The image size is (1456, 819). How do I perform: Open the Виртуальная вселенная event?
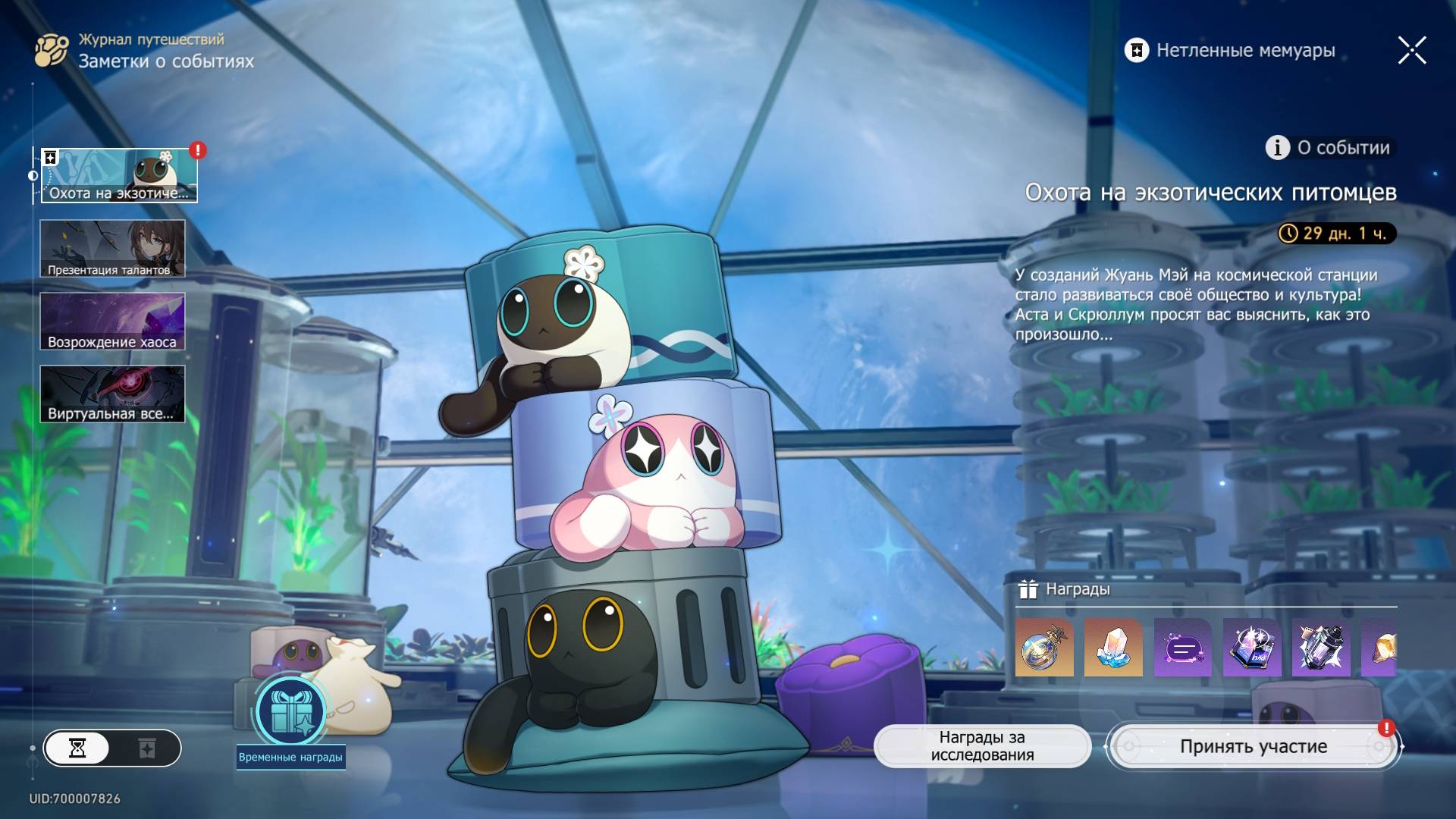pos(112,394)
